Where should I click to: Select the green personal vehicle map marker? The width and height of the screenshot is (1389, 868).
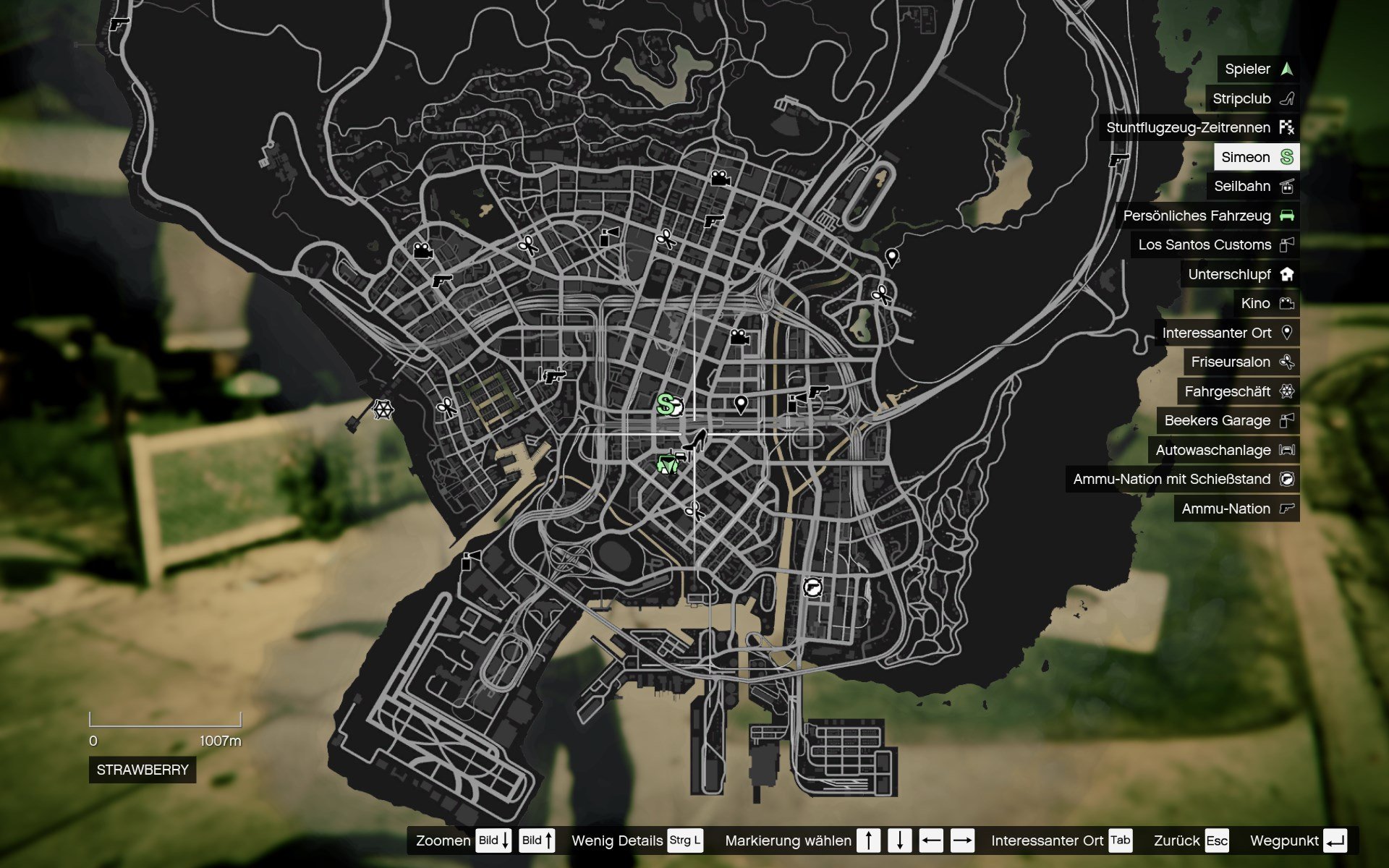tap(666, 464)
